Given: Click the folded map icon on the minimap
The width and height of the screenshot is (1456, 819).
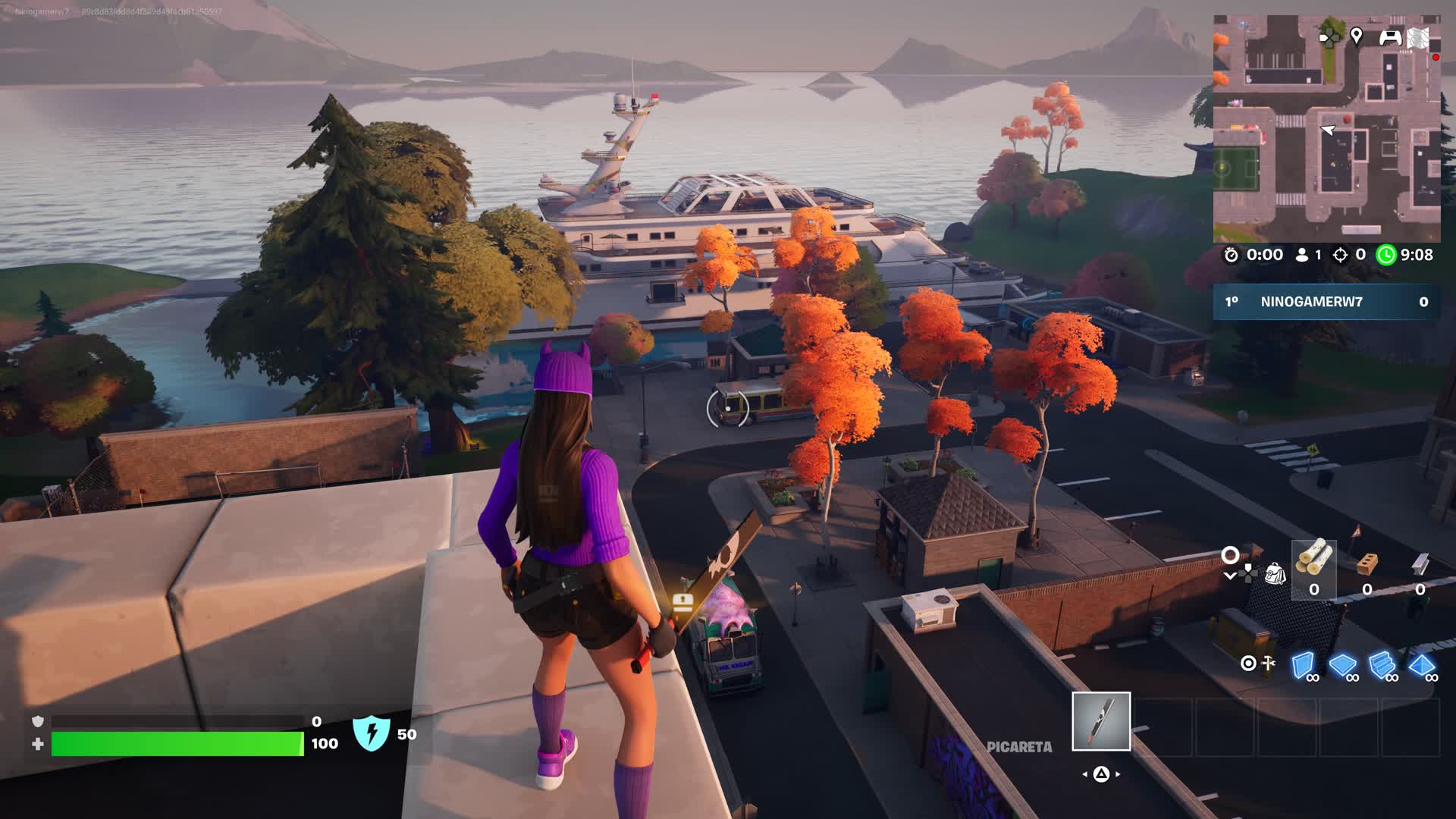Looking at the screenshot, I should pyautogui.click(x=1418, y=37).
